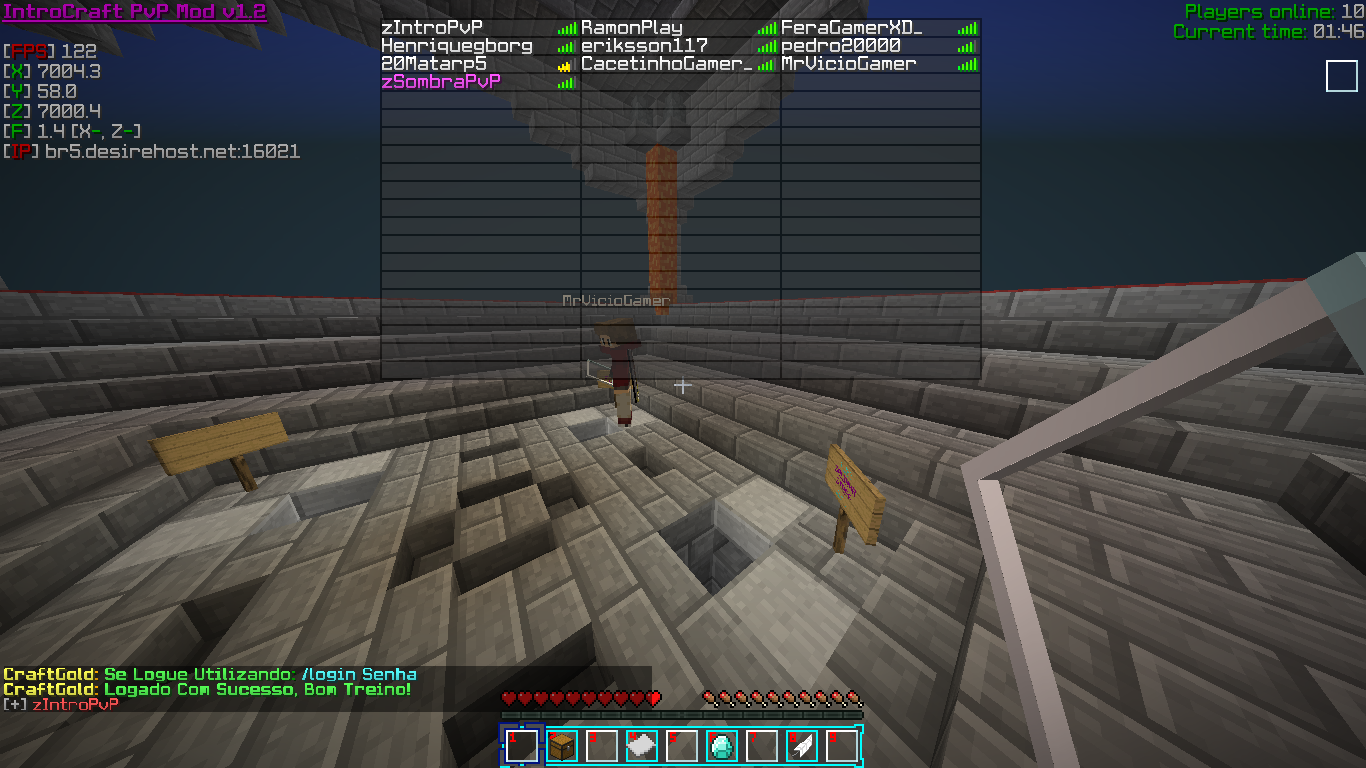Select RamonPlay in the player list
The height and width of the screenshot is (768, 1366).
coord(632,28)
